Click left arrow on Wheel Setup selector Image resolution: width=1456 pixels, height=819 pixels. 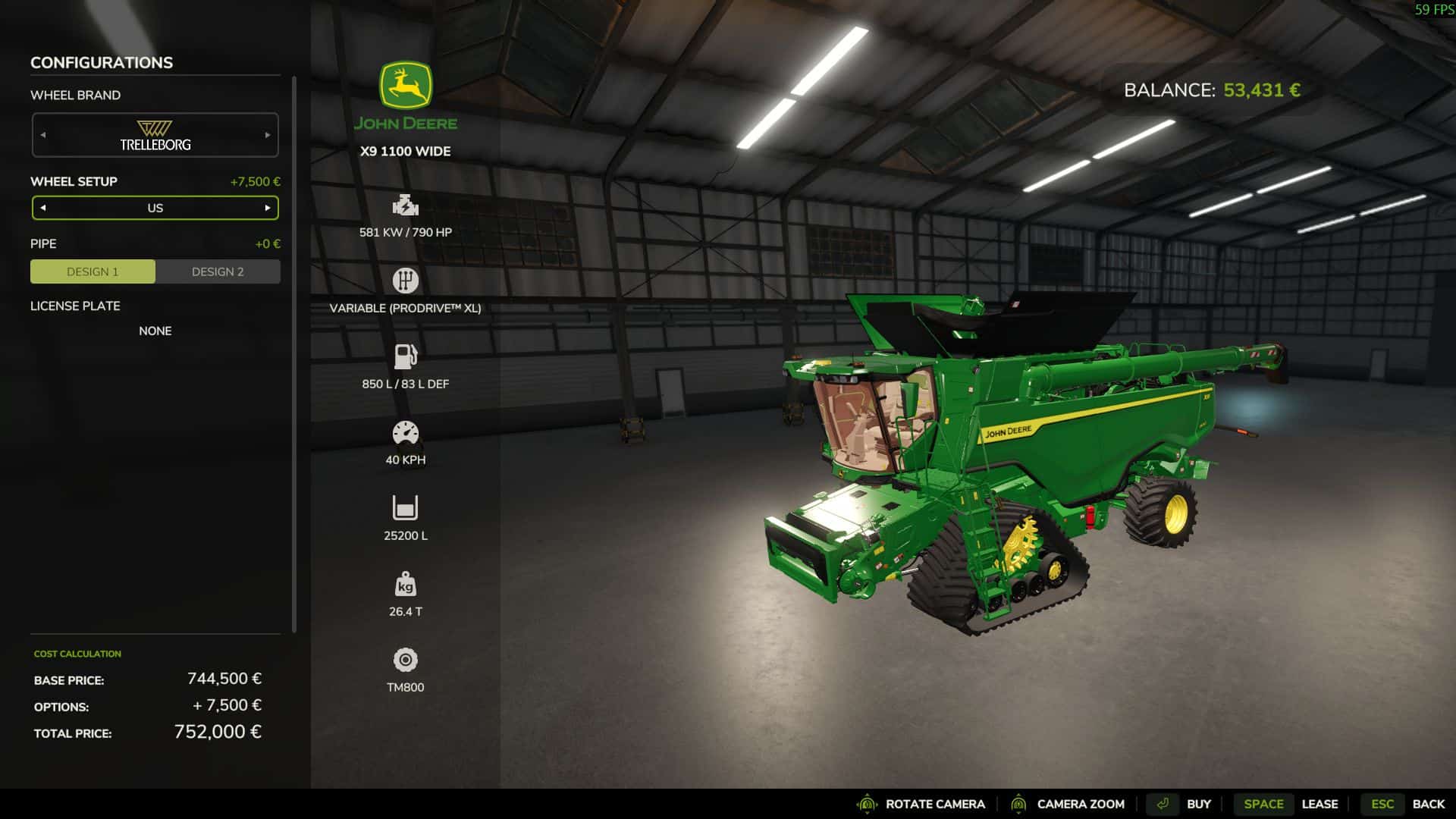coord(44,207)
